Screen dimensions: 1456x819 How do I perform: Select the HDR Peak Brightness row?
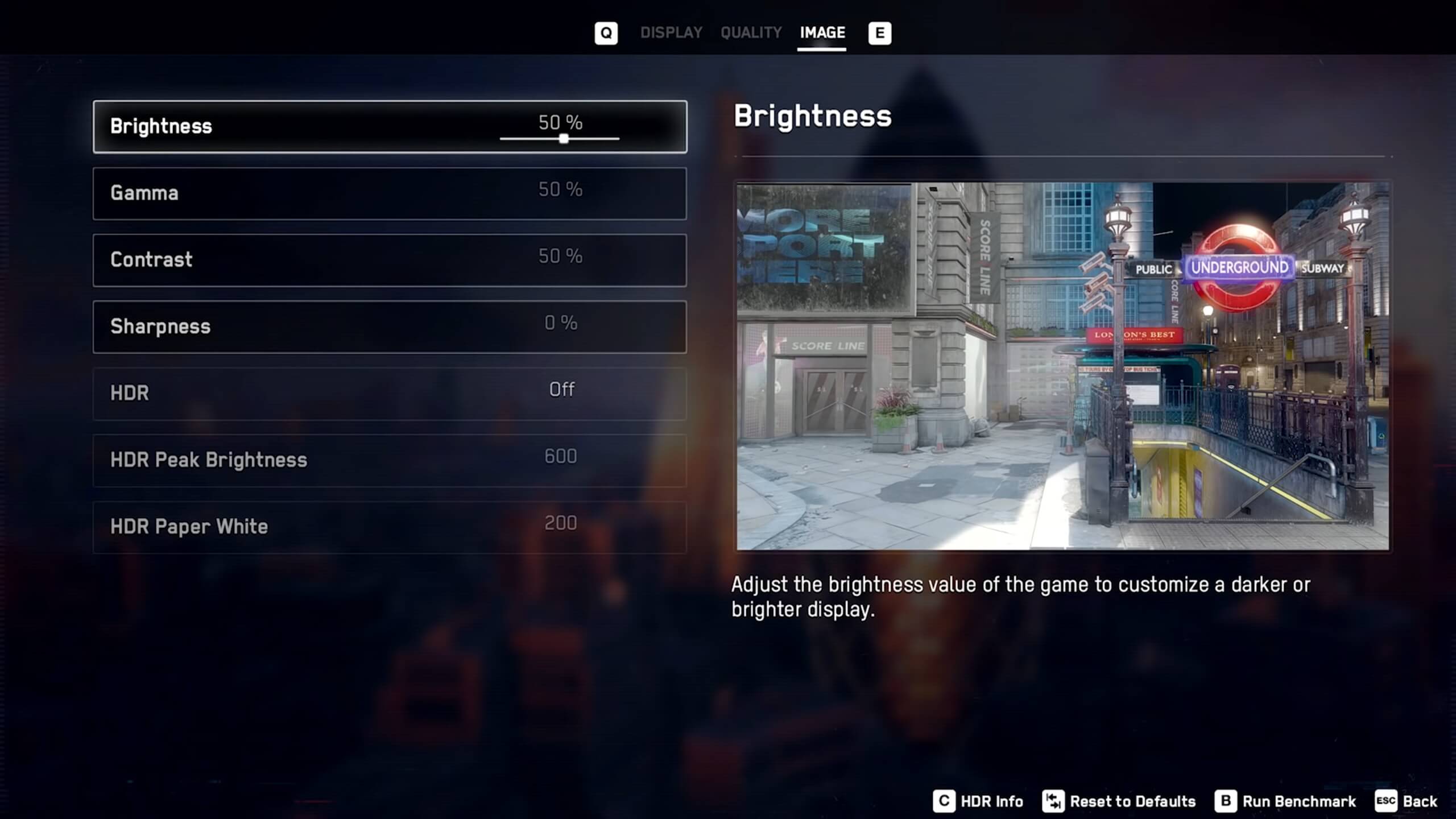click(x=390, y=460)
